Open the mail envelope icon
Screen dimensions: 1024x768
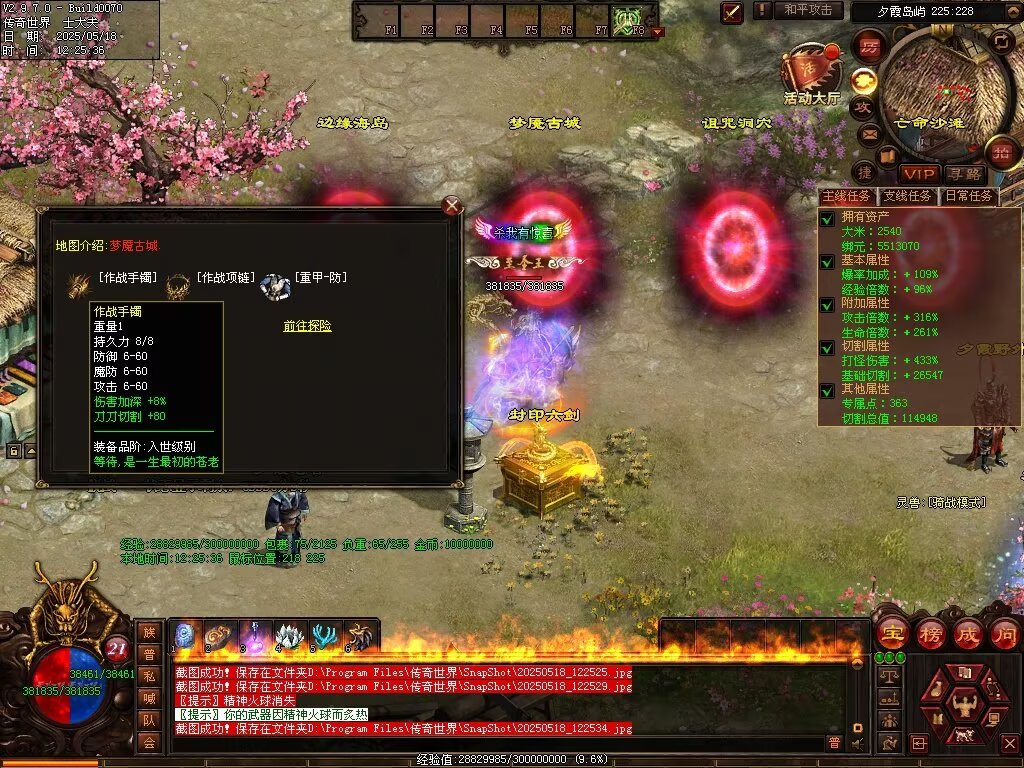click(x=869, y=133)
